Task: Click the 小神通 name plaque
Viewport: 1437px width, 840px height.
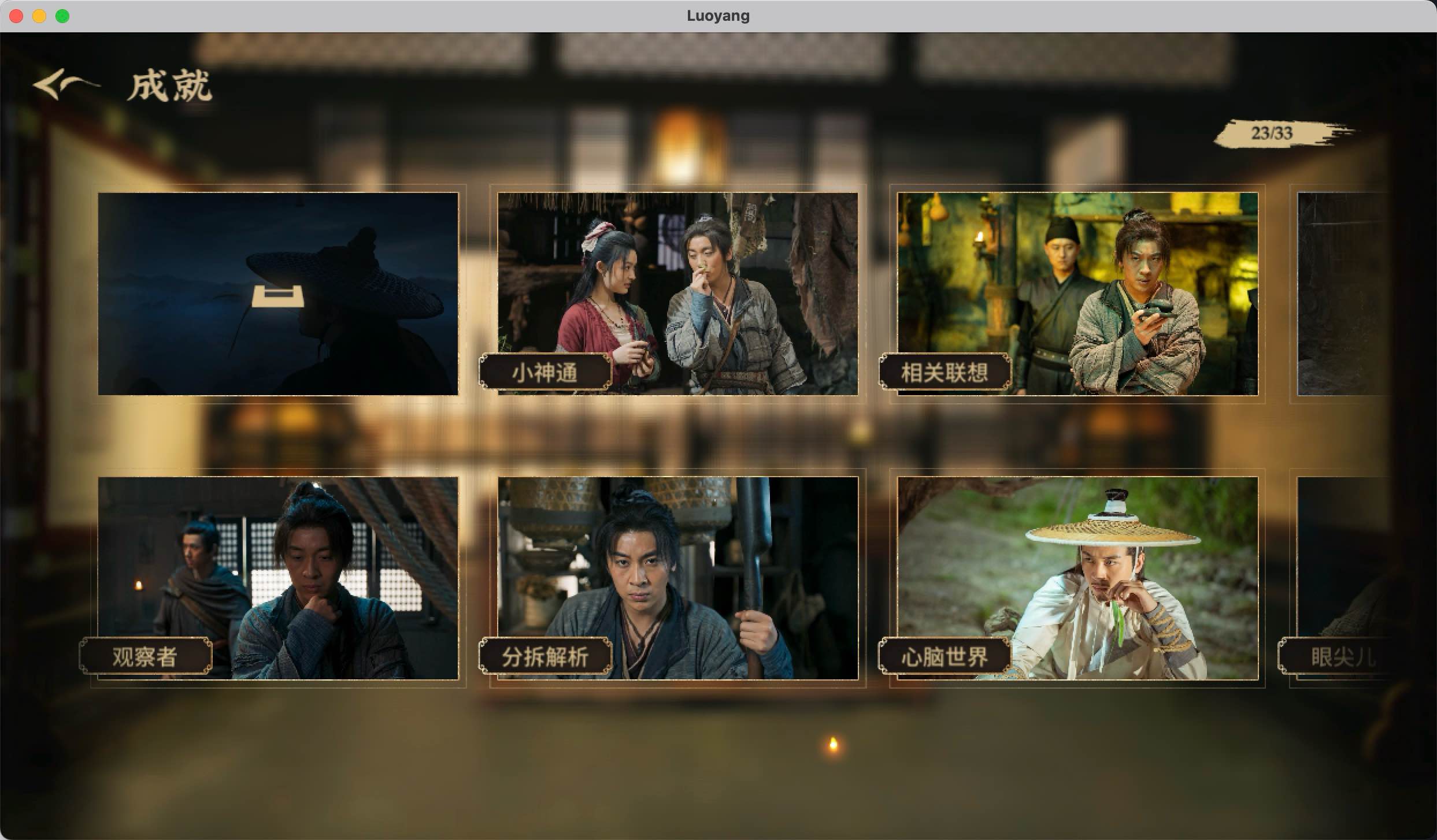Action: (x=545, y=371)
